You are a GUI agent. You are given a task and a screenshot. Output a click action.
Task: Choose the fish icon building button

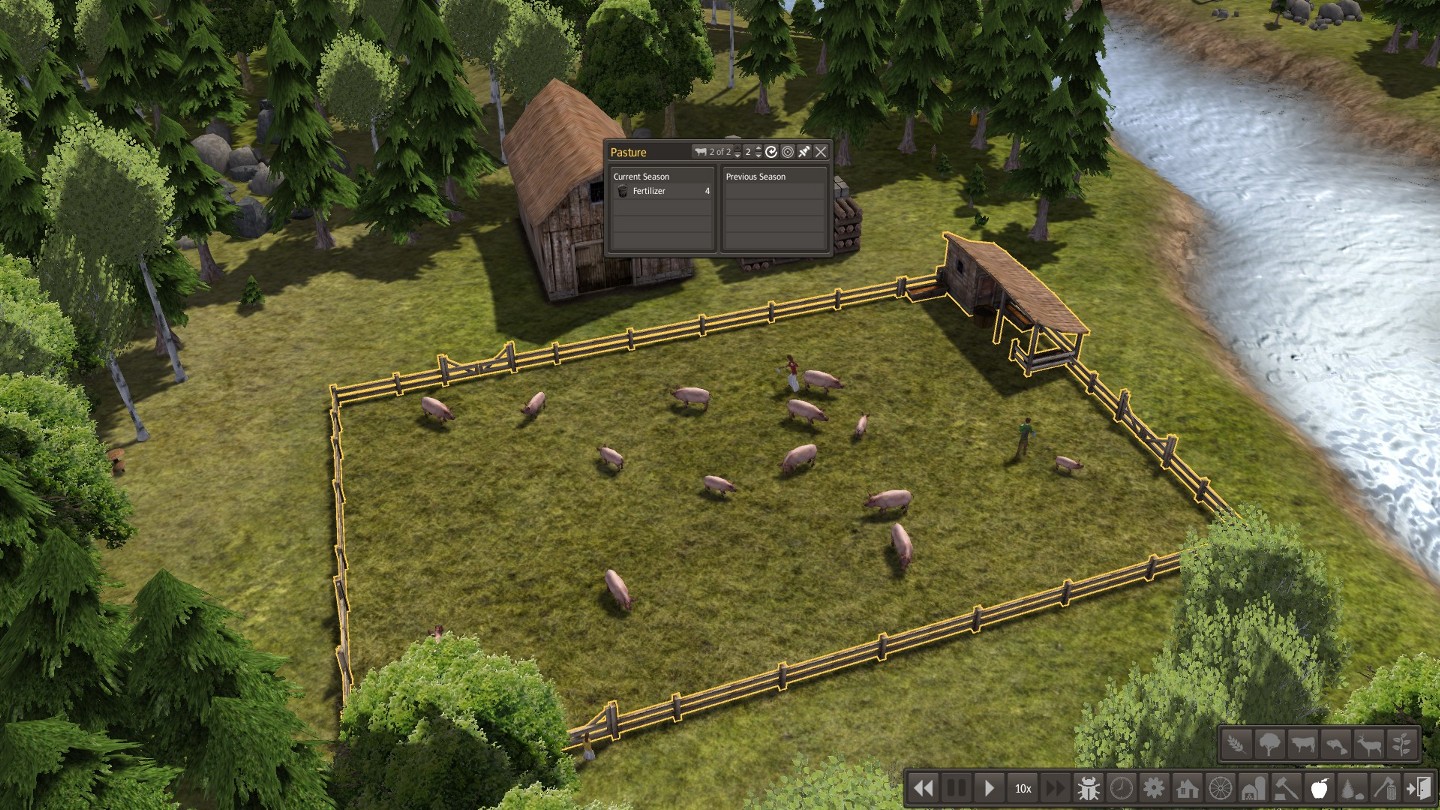pos(1335,744)
